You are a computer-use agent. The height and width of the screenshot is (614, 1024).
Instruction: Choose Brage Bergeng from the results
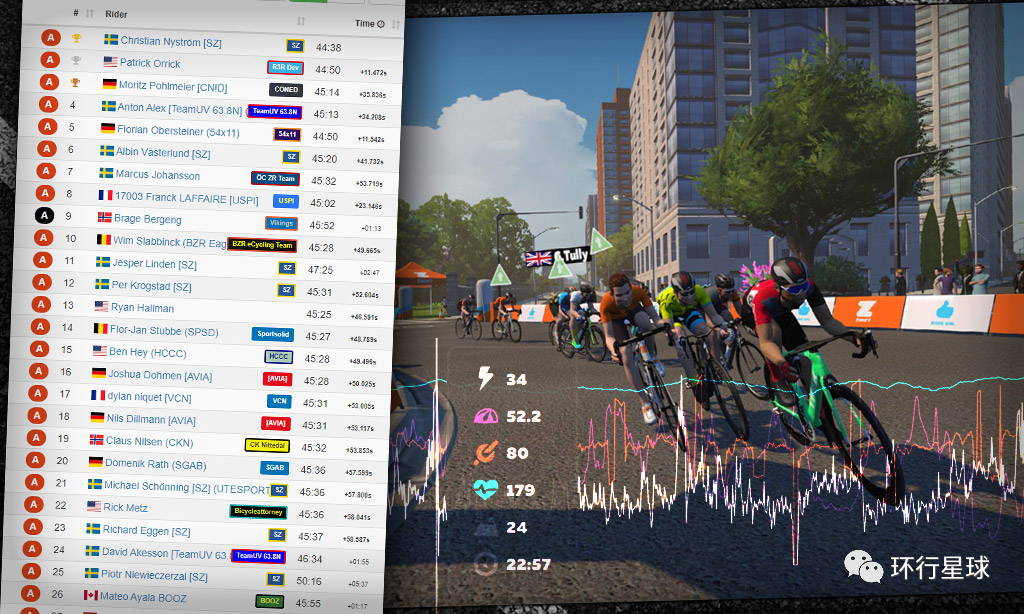click(148, 219)
